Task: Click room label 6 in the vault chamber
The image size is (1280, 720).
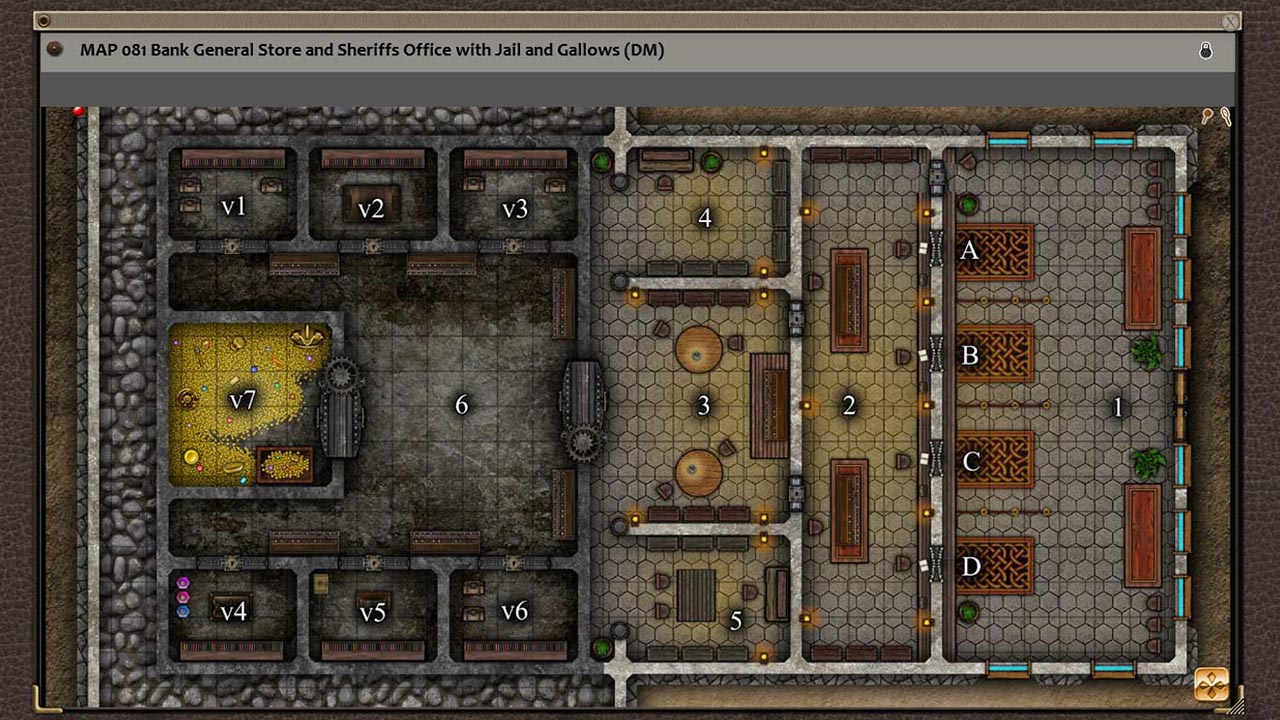Action: tap(461, 405)
